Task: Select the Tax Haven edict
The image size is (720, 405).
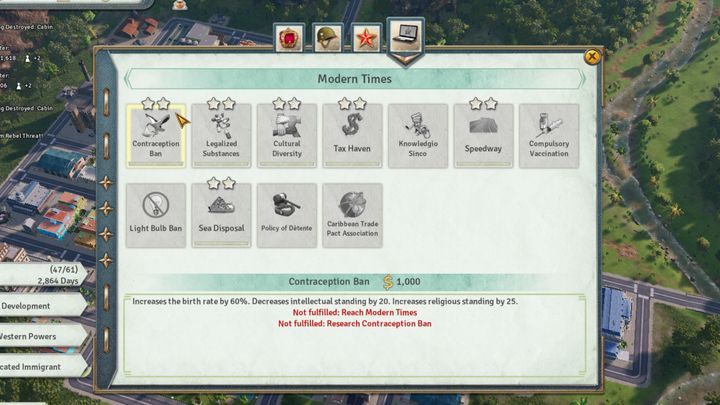Action: tap(352, 136)
